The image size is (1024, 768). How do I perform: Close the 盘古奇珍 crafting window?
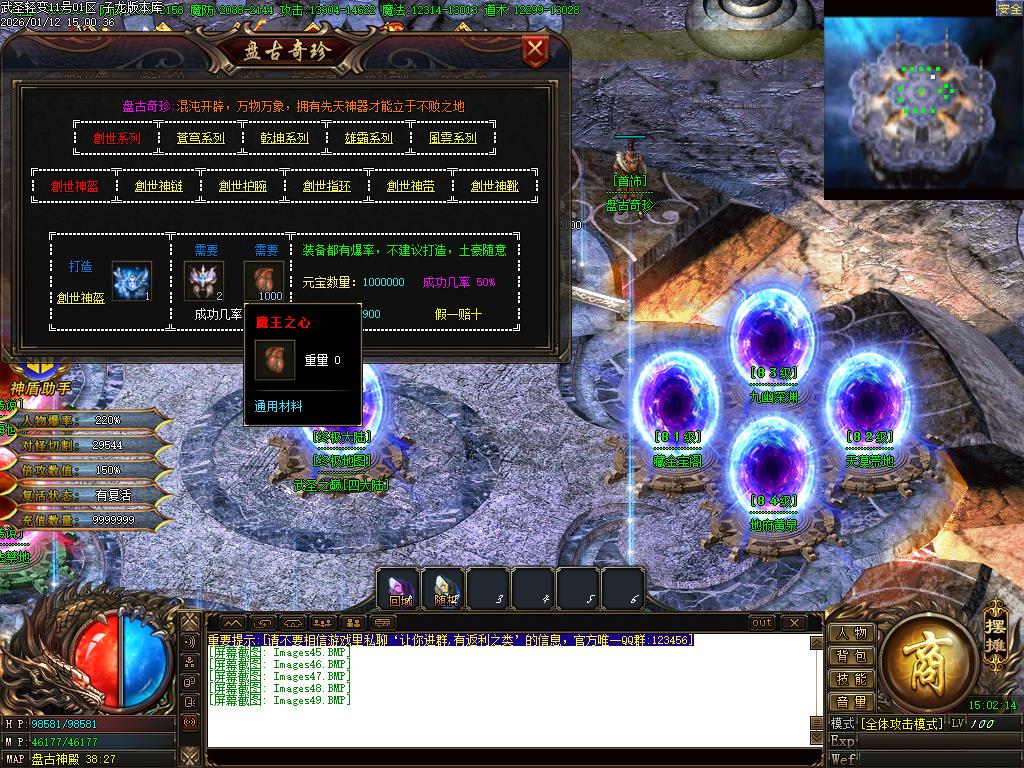point(536,48)
